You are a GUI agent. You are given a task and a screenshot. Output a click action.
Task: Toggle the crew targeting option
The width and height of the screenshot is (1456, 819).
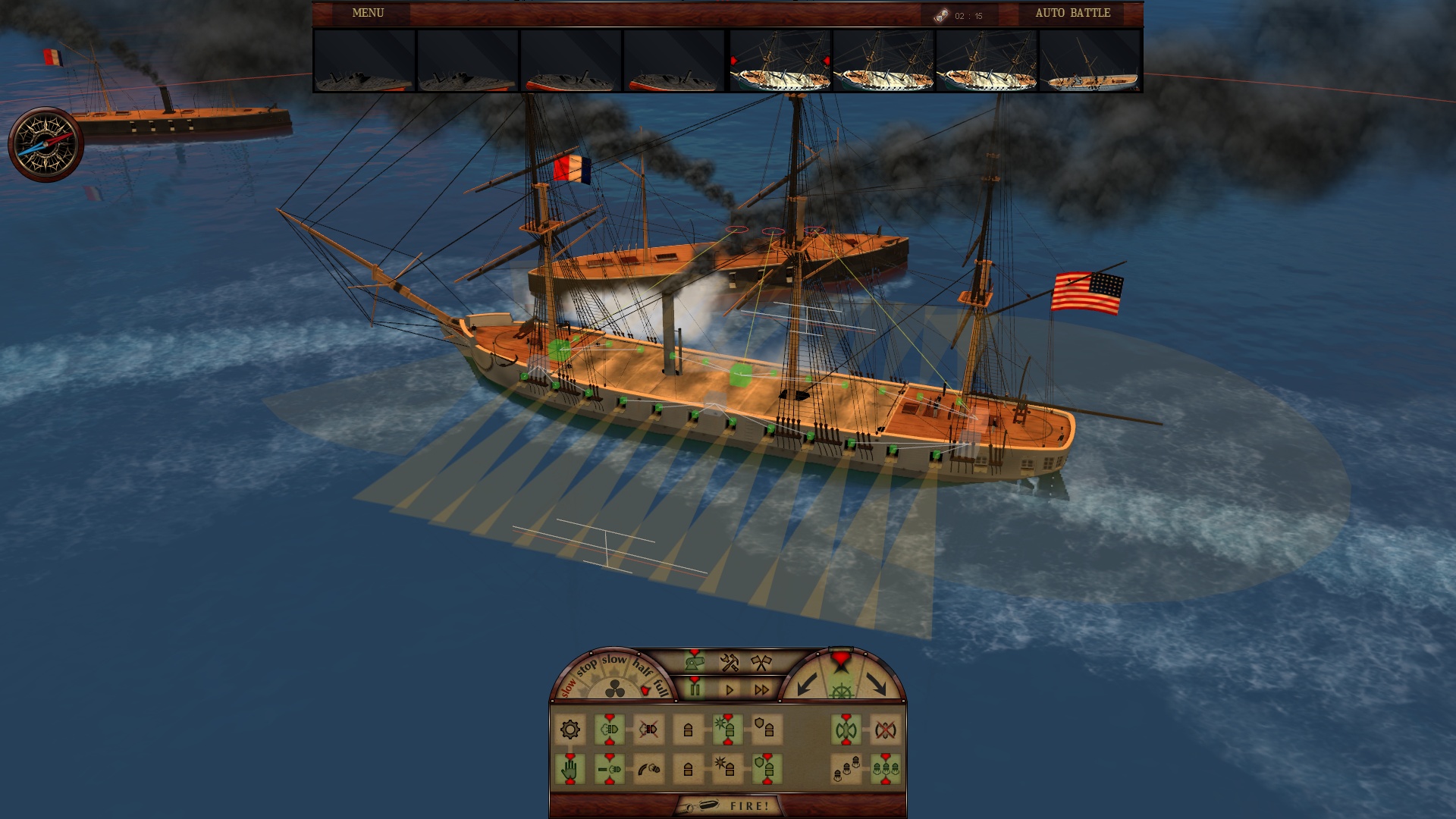[847, 767]
